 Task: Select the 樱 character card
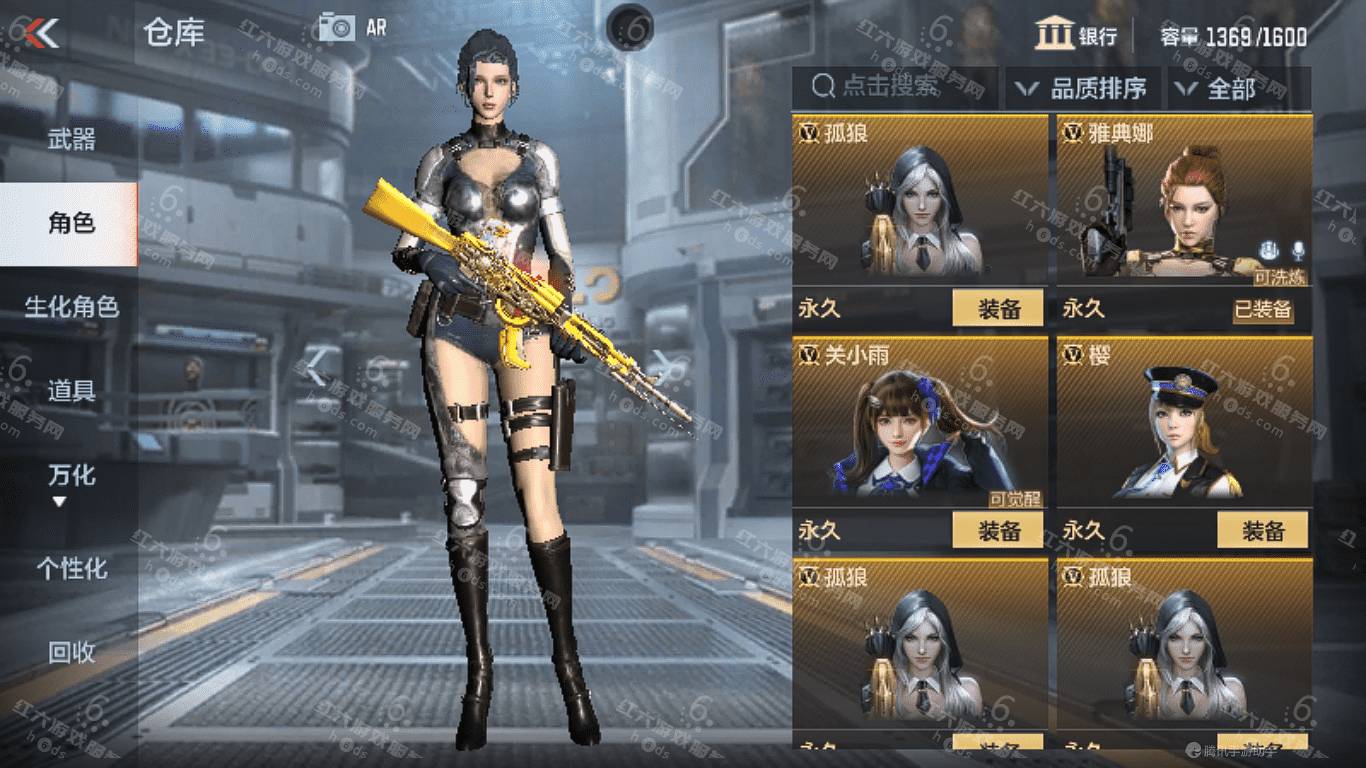point(1184,425)
